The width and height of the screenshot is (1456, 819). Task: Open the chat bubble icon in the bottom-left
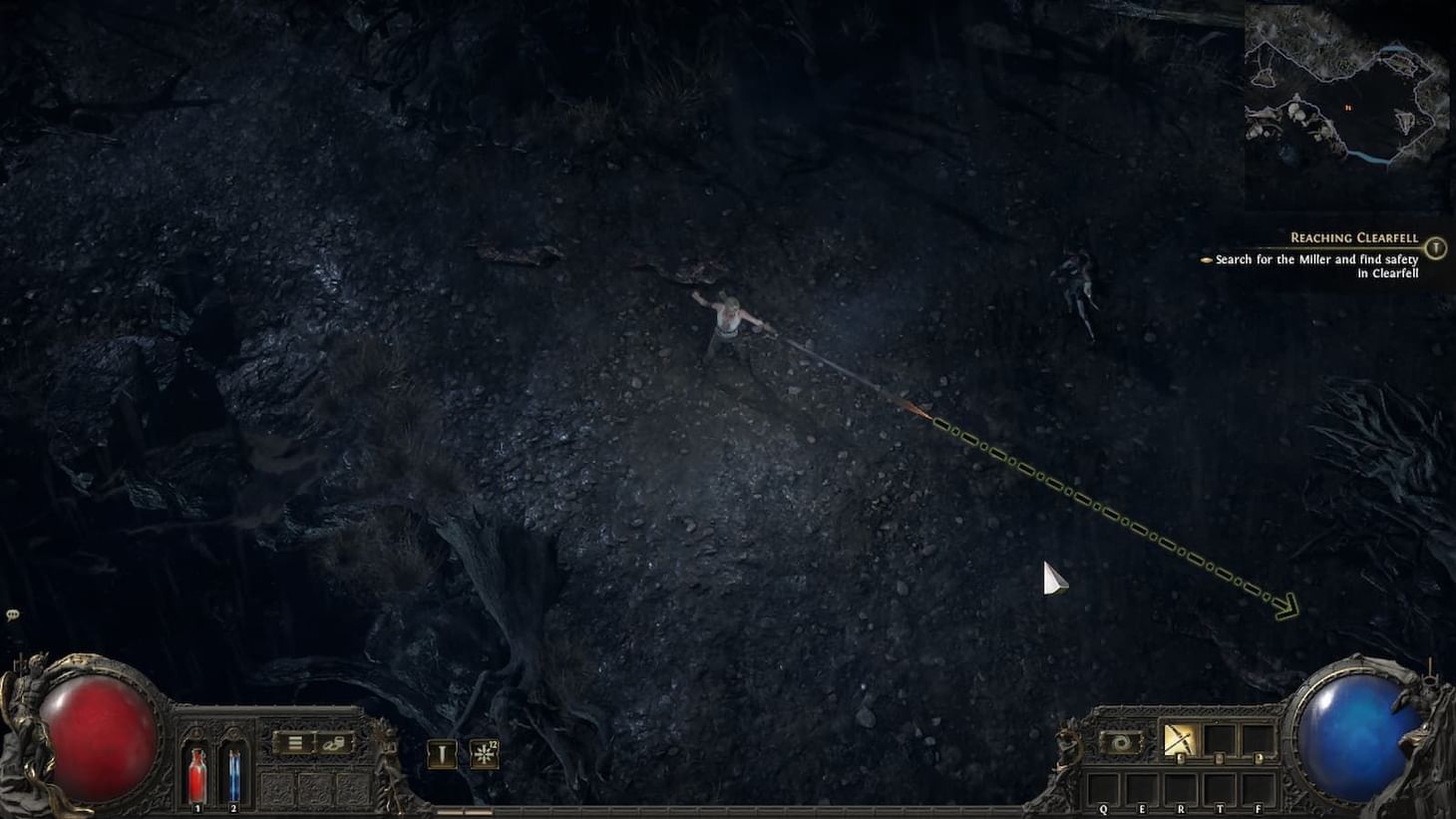[12, 613]
